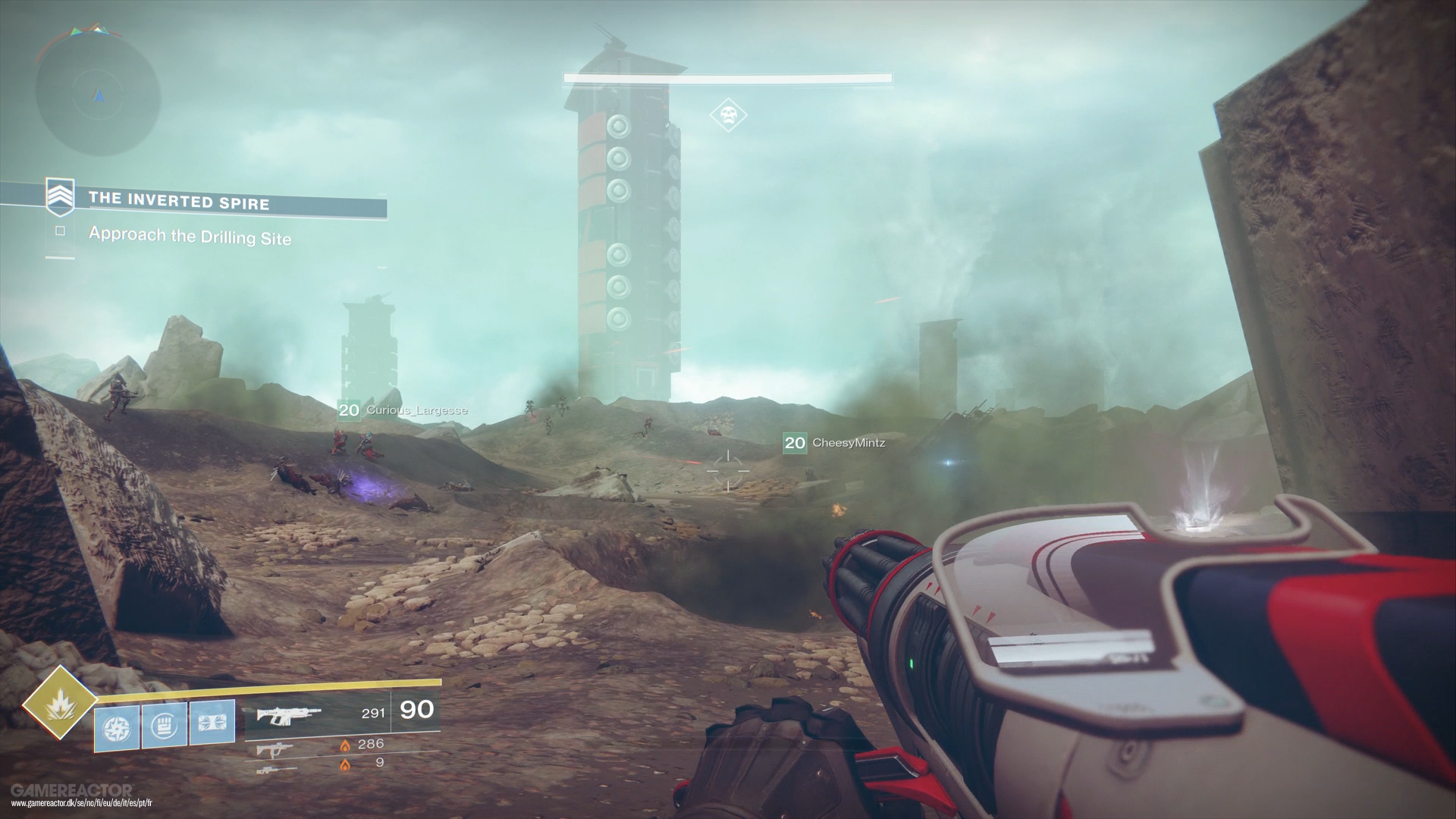The width and height of the screenshot is (1456, 819).
Task: Click the skull boss marker
Action: (x=728, y=115)
